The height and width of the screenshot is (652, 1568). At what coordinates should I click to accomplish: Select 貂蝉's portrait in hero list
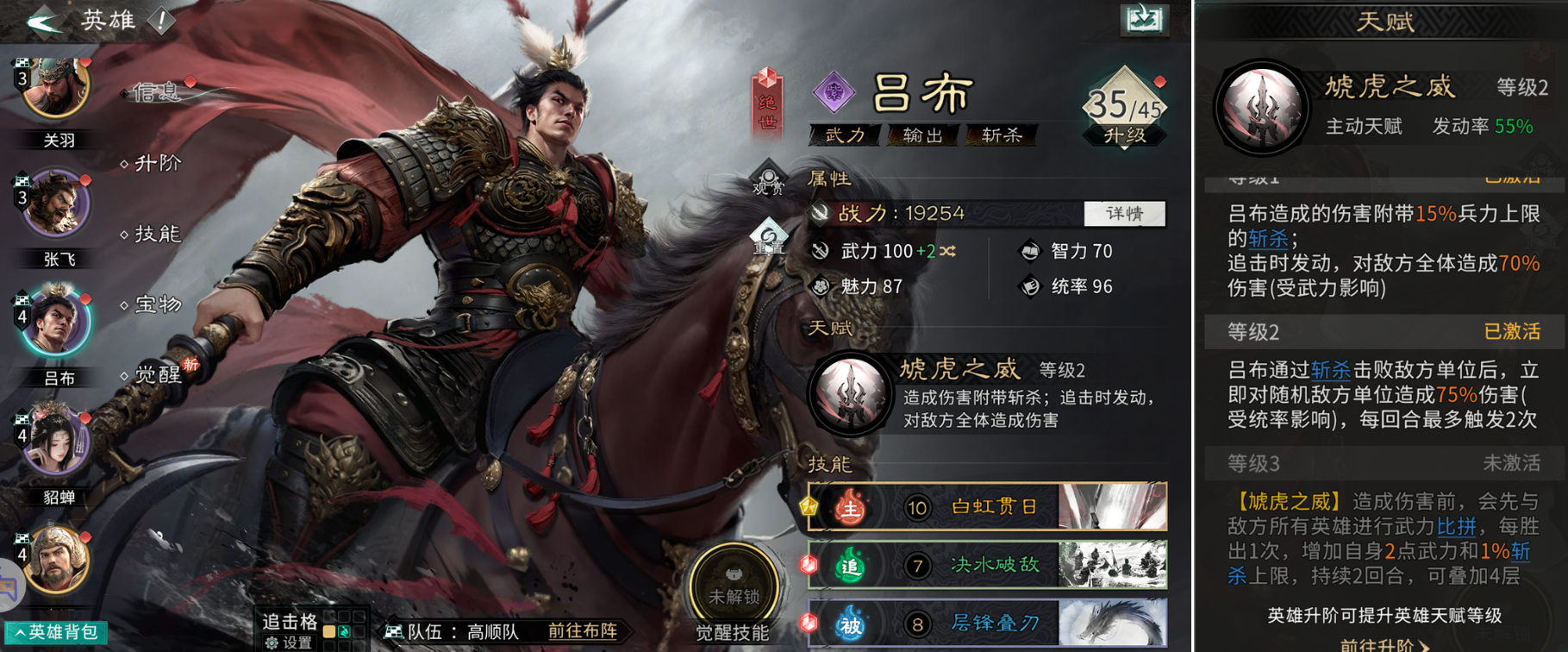[x=55, y=442]
